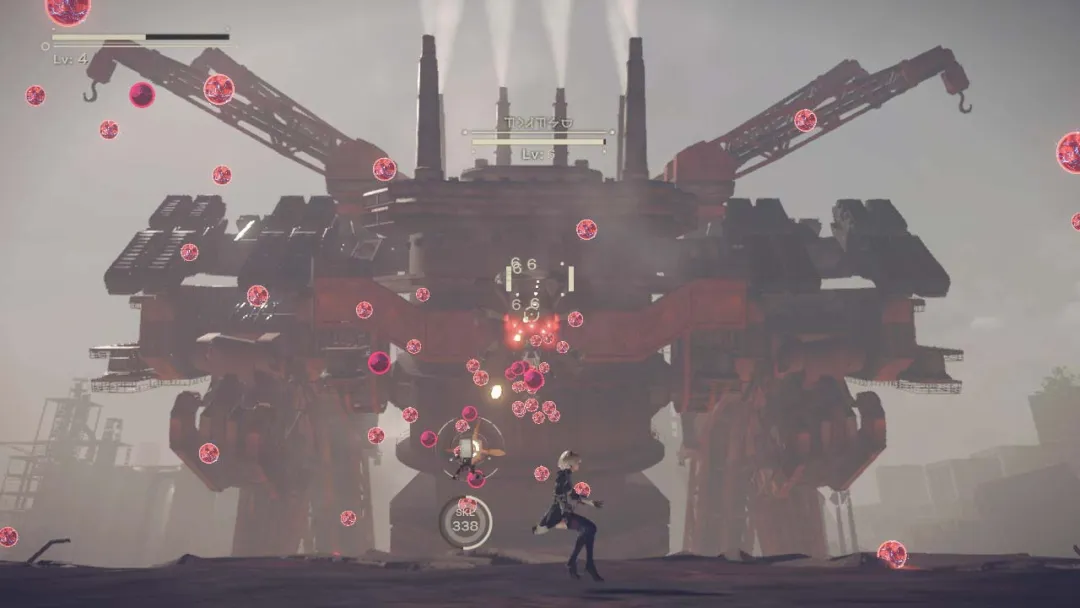Click the circular SKL pod skill gauge
Viewport: 1080px width, 608px height.
(x=465, y=522)
